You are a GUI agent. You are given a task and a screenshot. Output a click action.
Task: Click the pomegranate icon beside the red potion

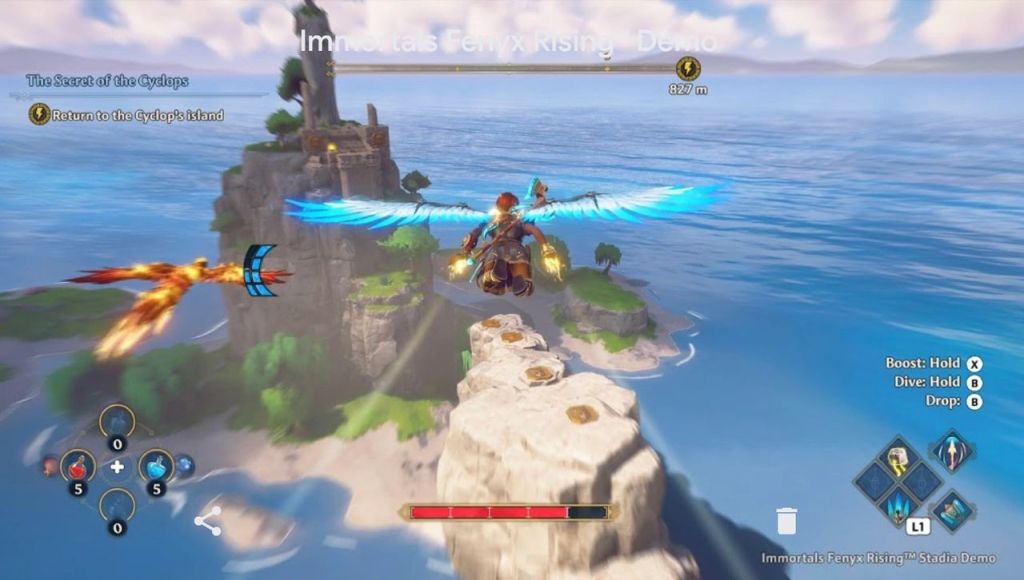pos(49,465)
